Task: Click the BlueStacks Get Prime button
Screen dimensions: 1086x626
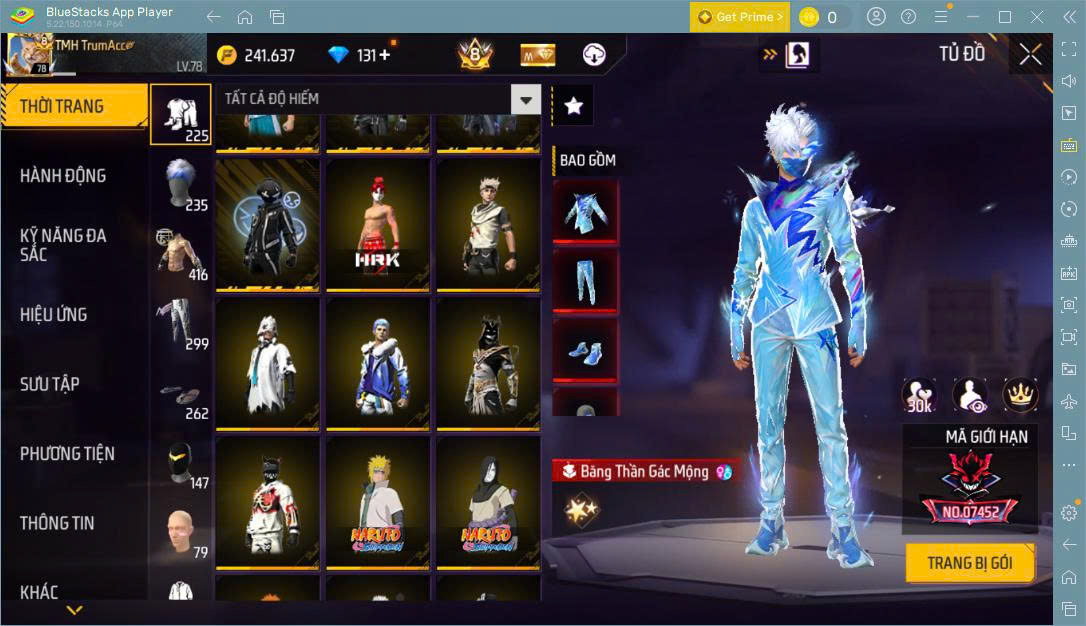Action: (x=740, y=17)
